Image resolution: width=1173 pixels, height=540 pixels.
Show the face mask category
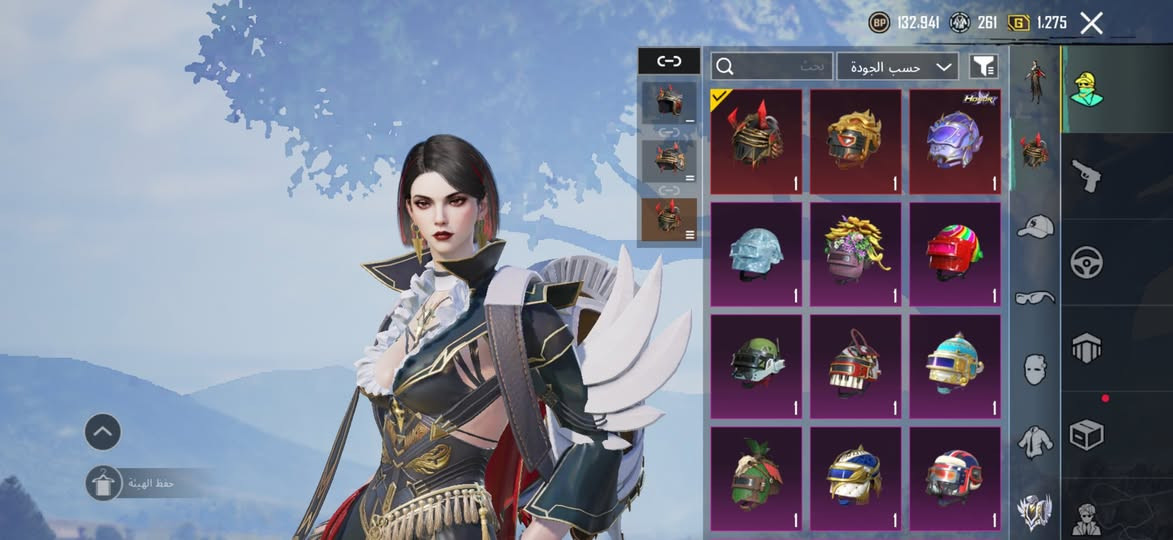click(x=1035, y=369)
